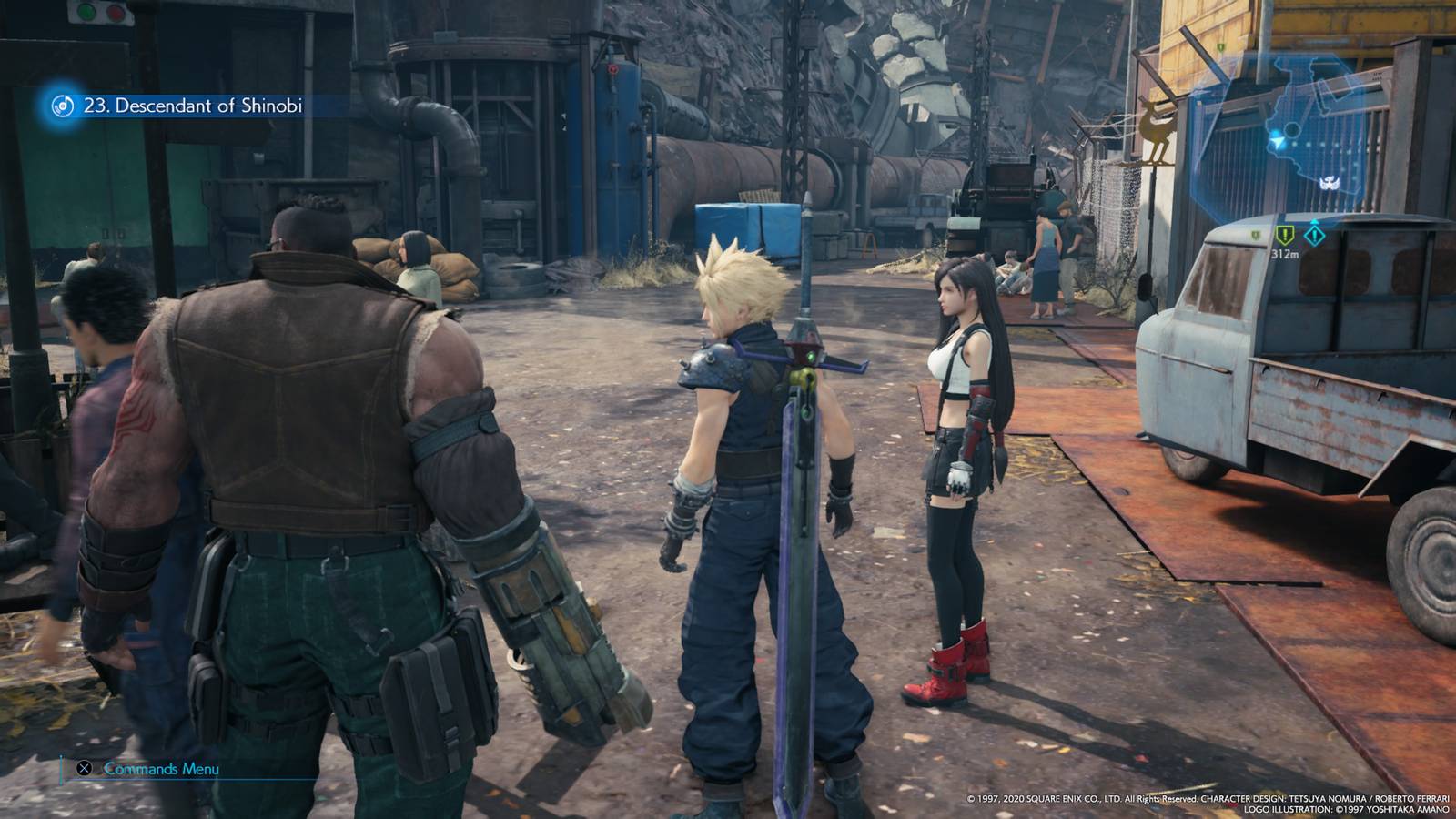This screenshot has height=819, width=1456.
Task: Select the Descendant of Shinobi track title
Action: [x=193, y=106]
